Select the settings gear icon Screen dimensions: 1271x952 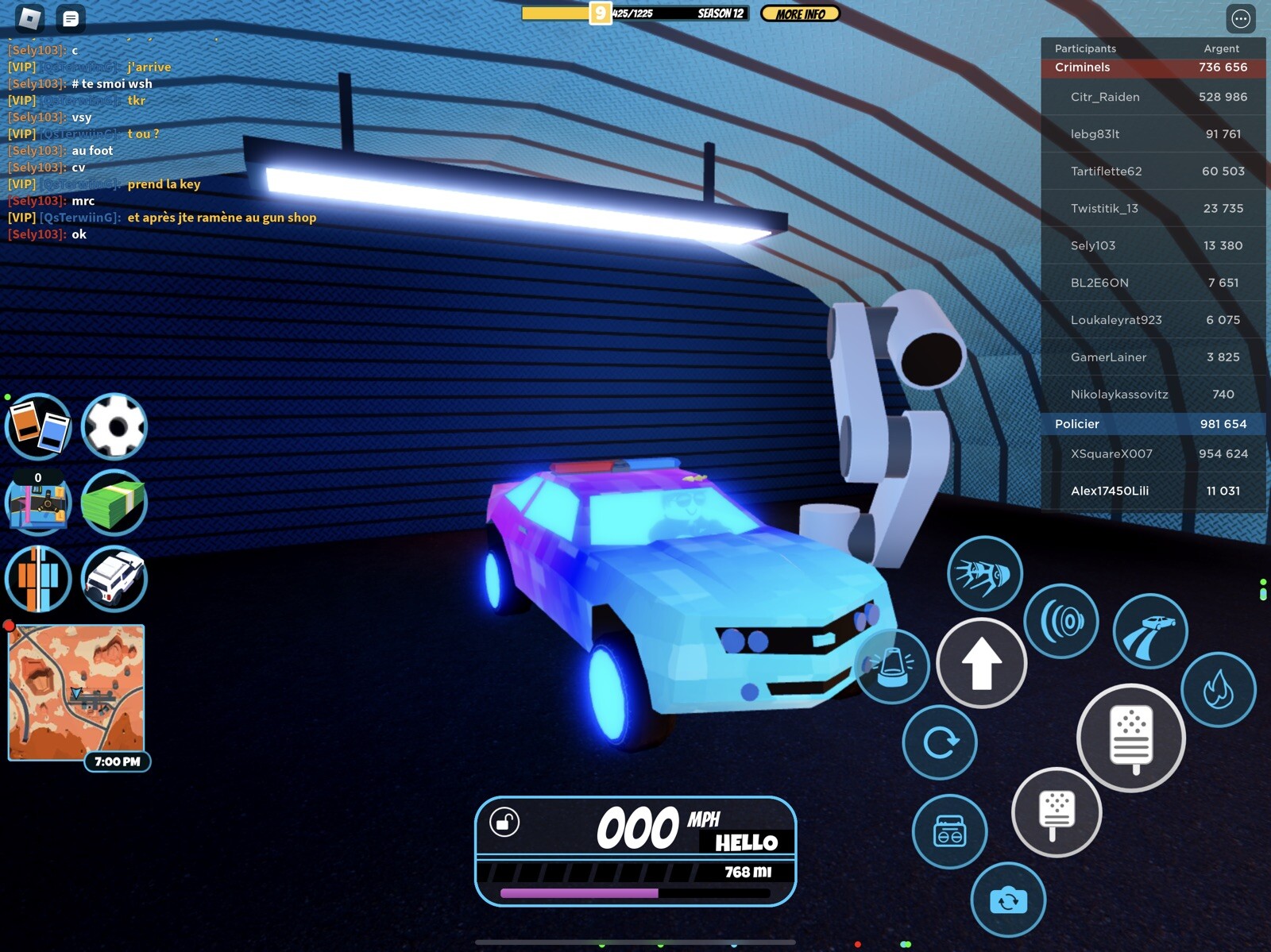[116, 426]
